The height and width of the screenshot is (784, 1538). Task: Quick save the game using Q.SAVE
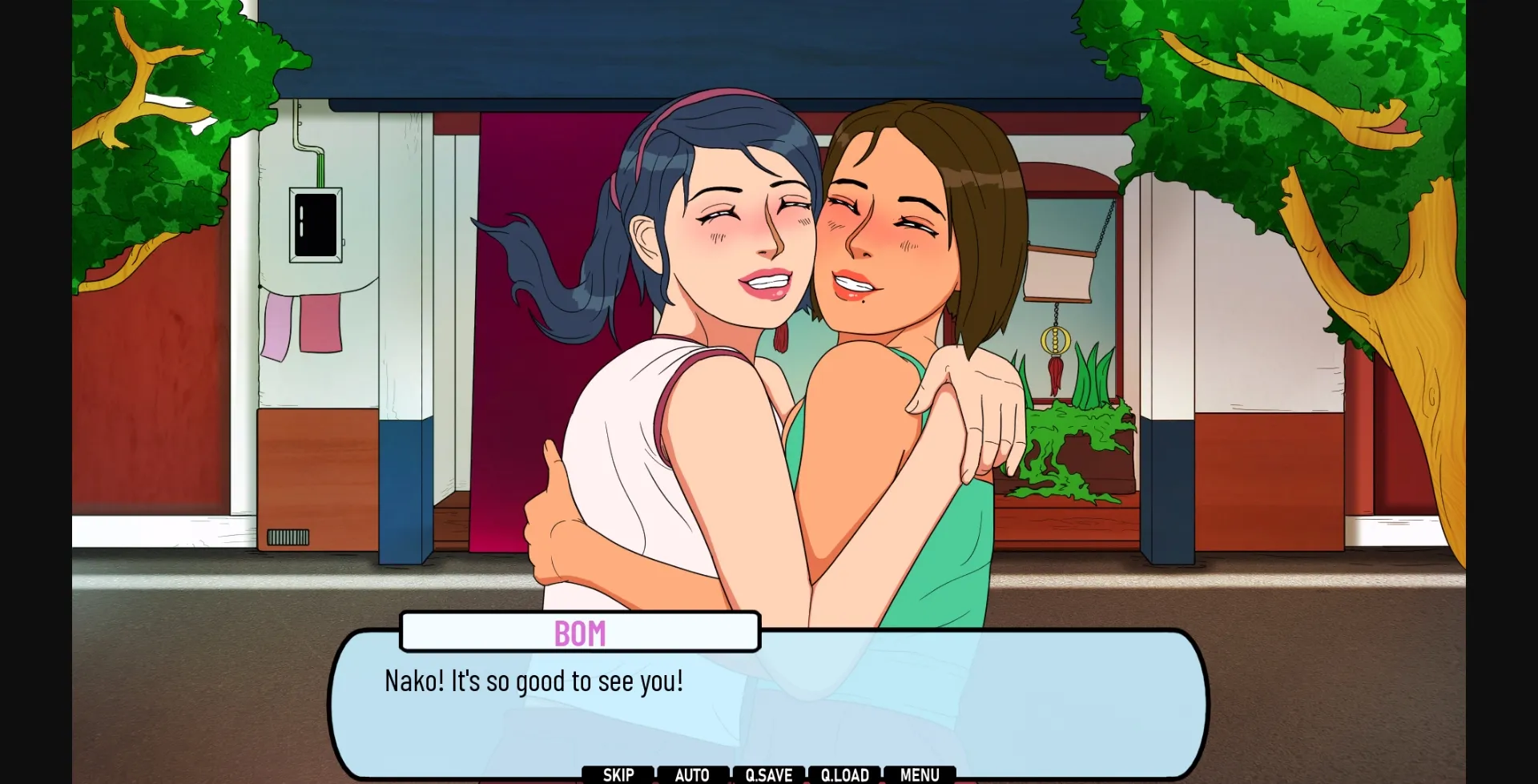coord(768,774)
